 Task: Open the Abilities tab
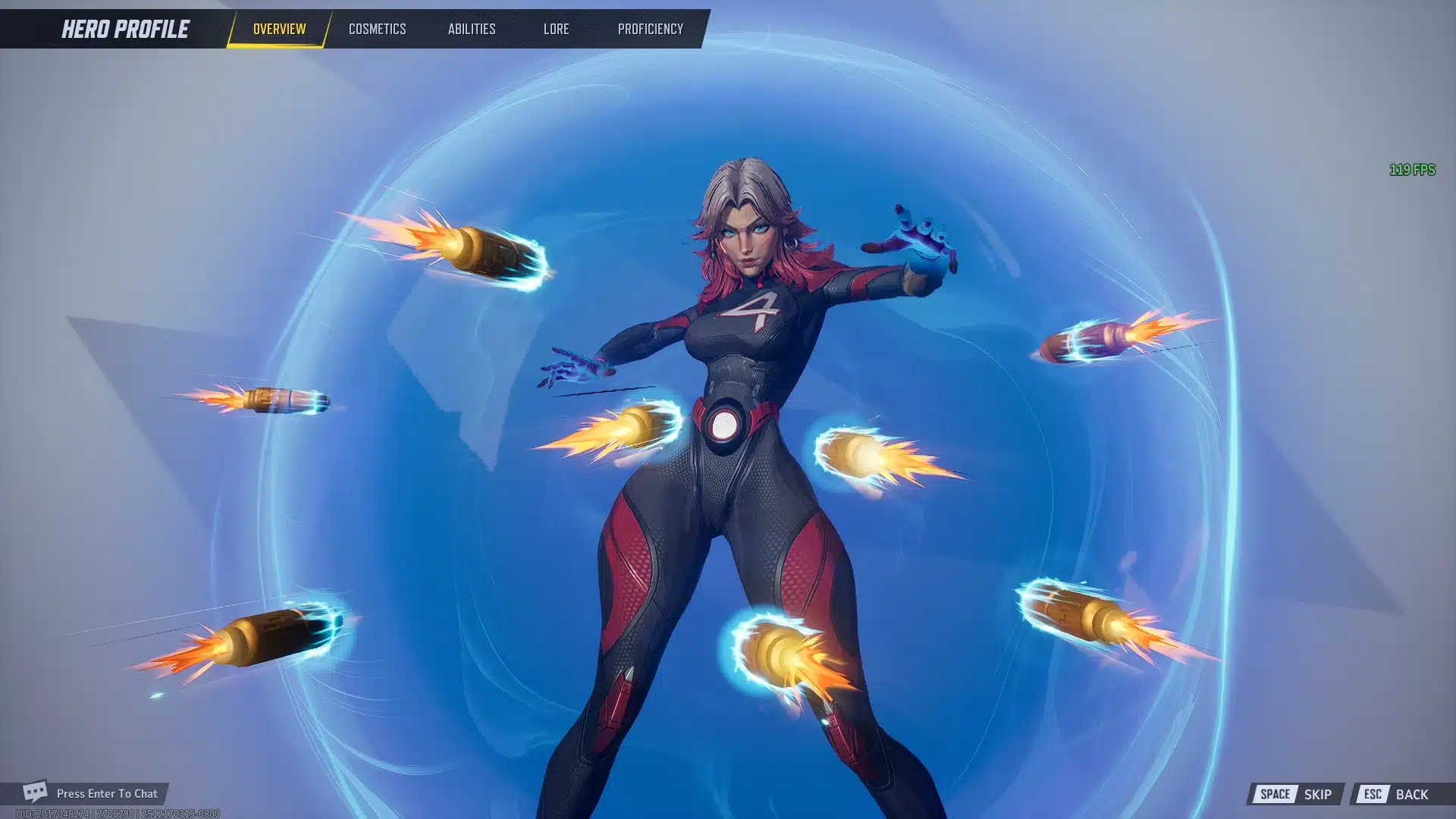click(x=471, y=29)
